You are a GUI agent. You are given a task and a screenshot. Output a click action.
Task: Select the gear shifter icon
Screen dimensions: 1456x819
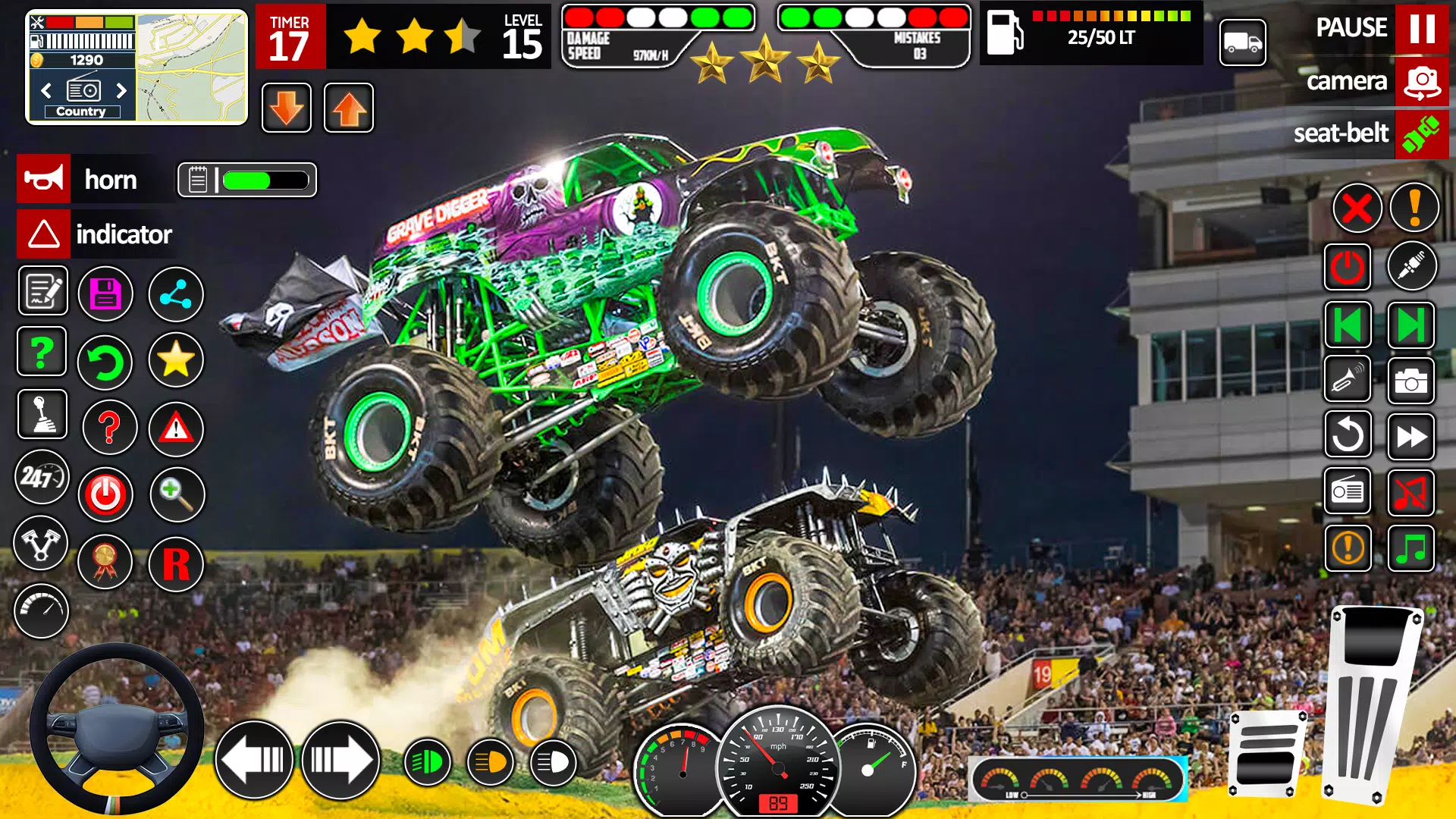tap(42, 414)
